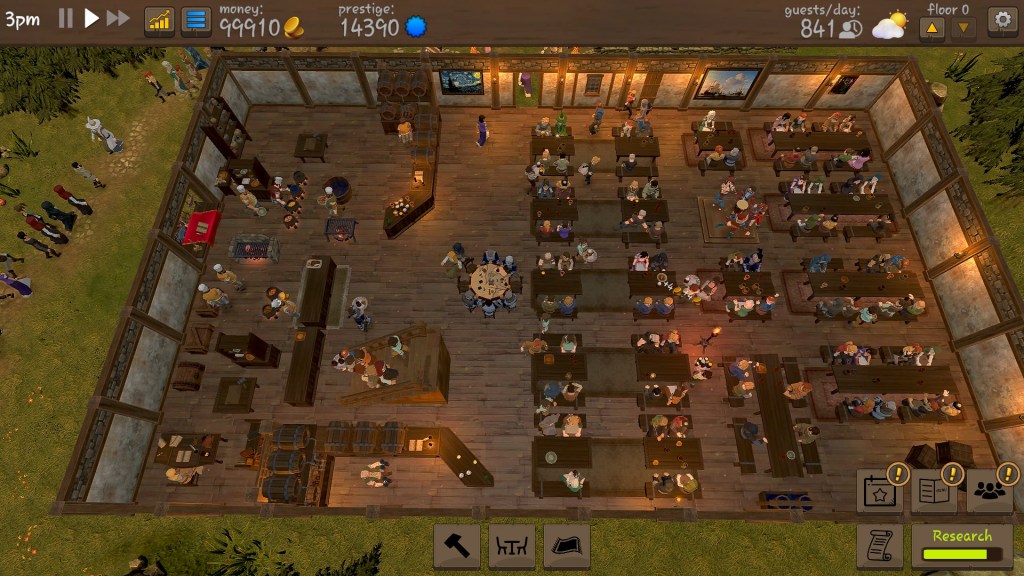This screenshot has height=576, width=1024.
Task: Pause the game time
Action: tap(66, 19)
